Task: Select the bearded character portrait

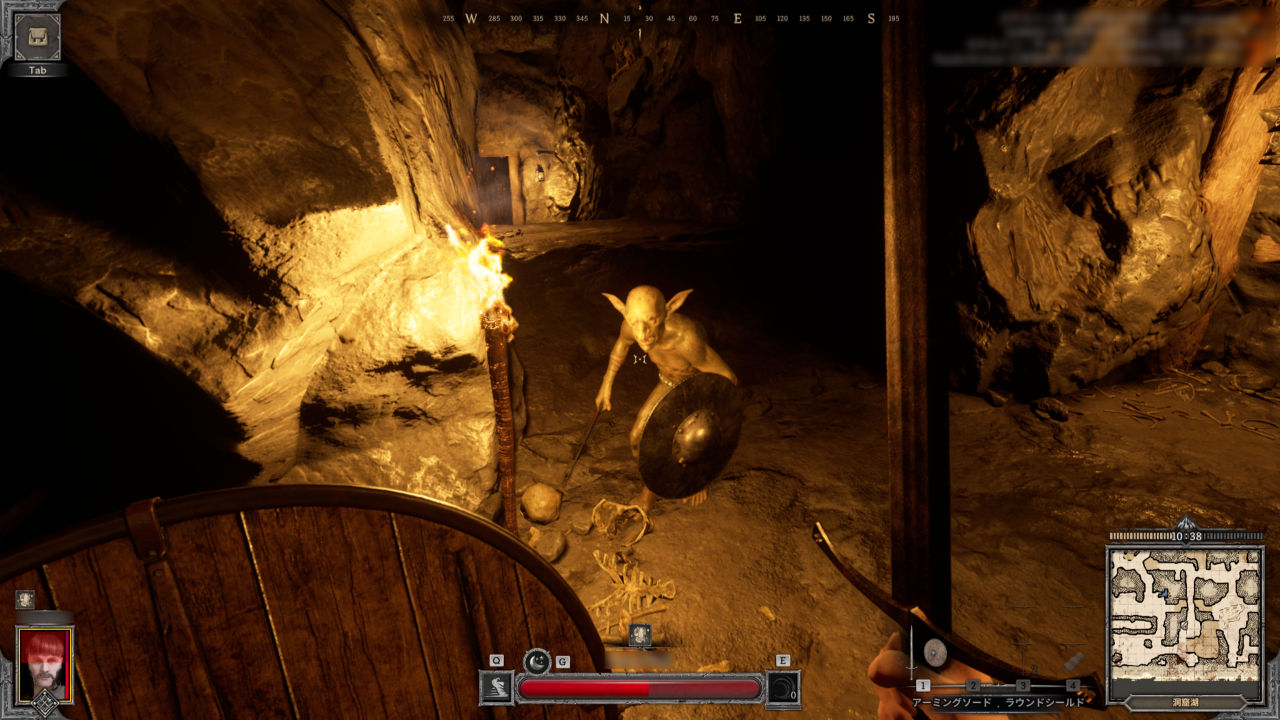Action: point(44,663)
